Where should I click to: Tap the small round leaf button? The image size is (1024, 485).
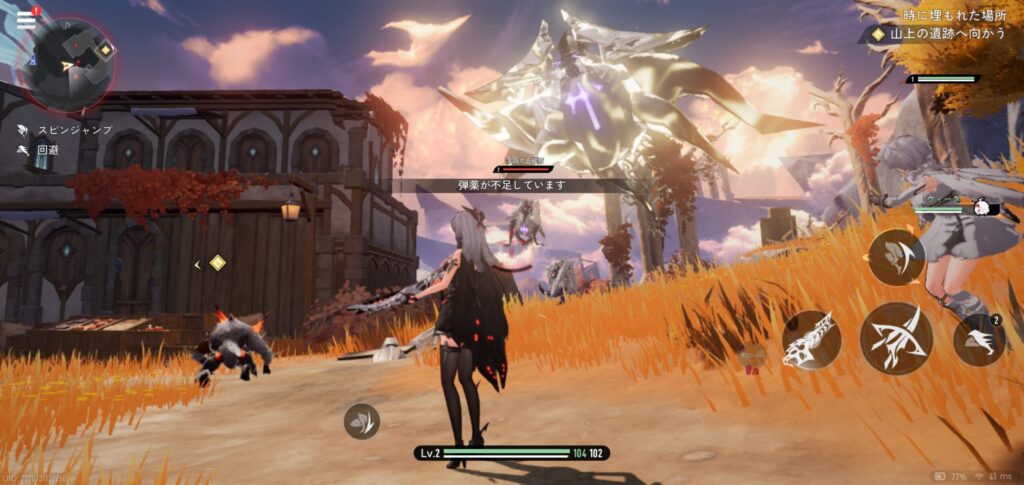pos(362,421)
